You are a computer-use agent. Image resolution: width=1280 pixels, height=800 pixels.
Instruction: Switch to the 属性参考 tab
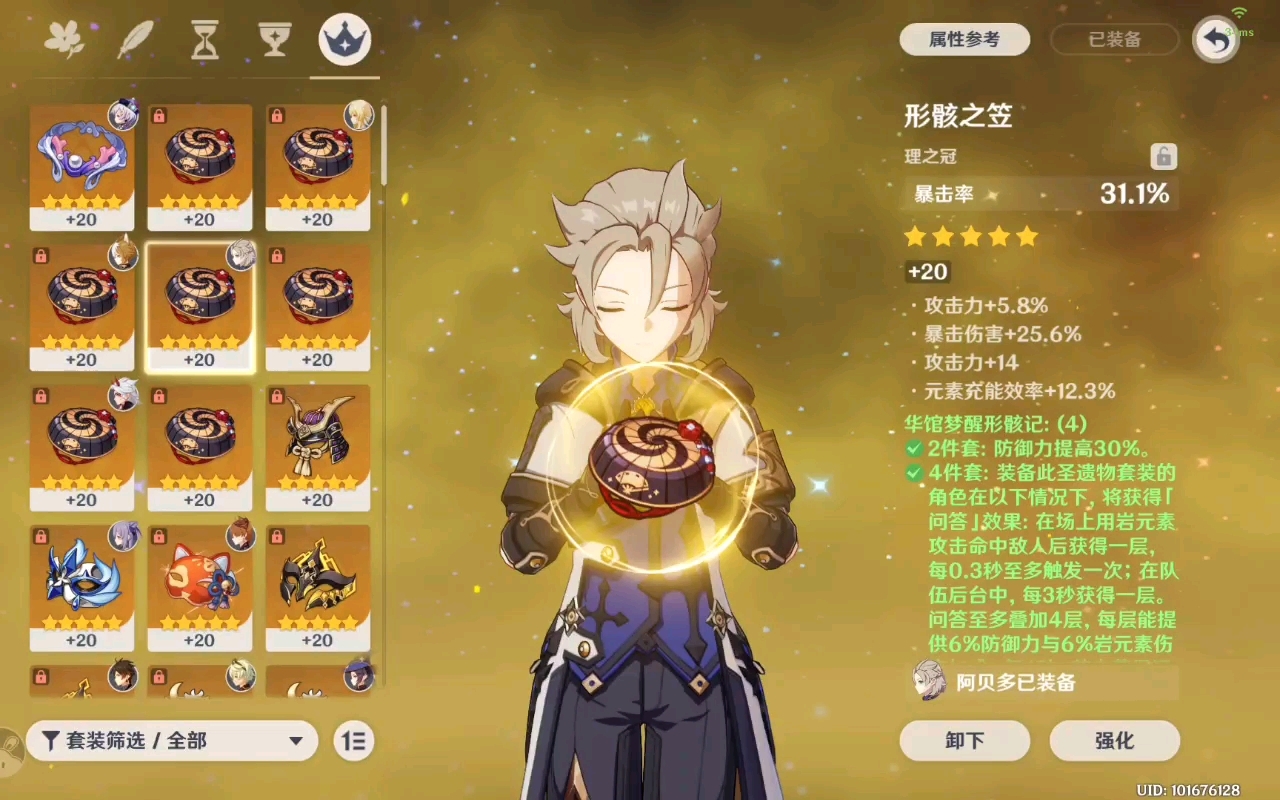[x=964, y=40]
